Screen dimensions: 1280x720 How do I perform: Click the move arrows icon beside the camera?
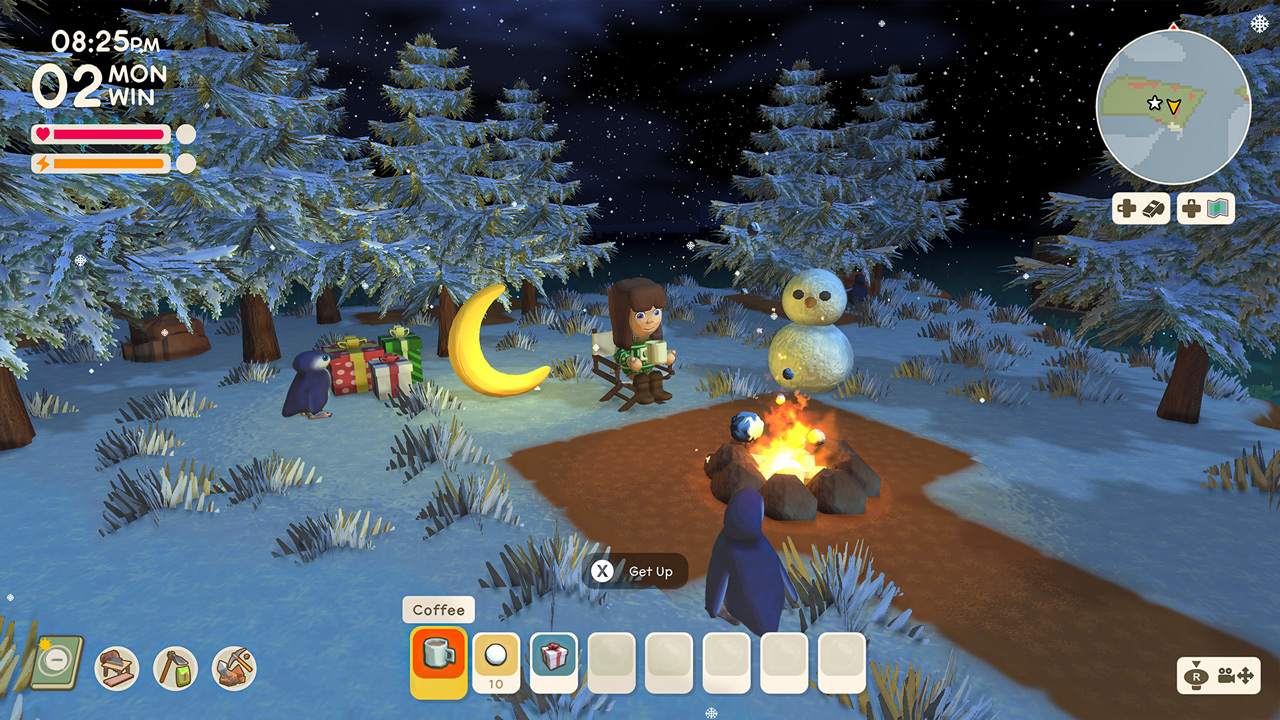click(x=1245, y=676)
